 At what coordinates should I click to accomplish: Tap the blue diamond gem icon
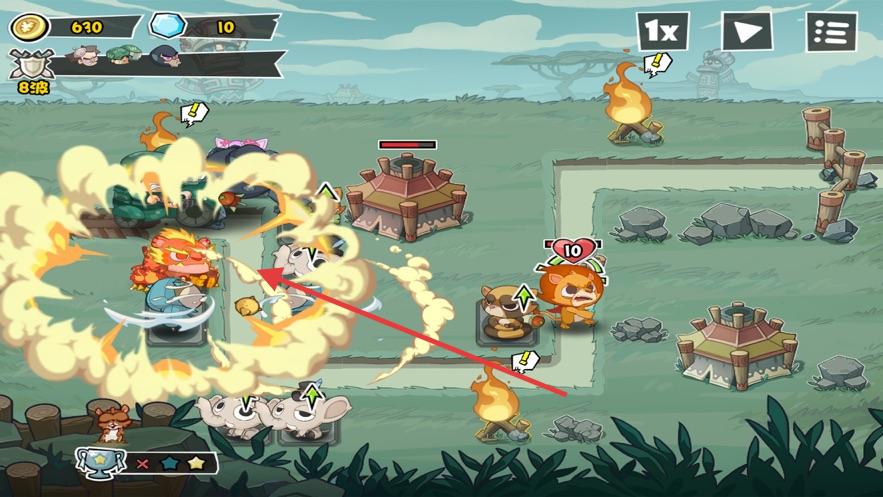tap(167, 27)
